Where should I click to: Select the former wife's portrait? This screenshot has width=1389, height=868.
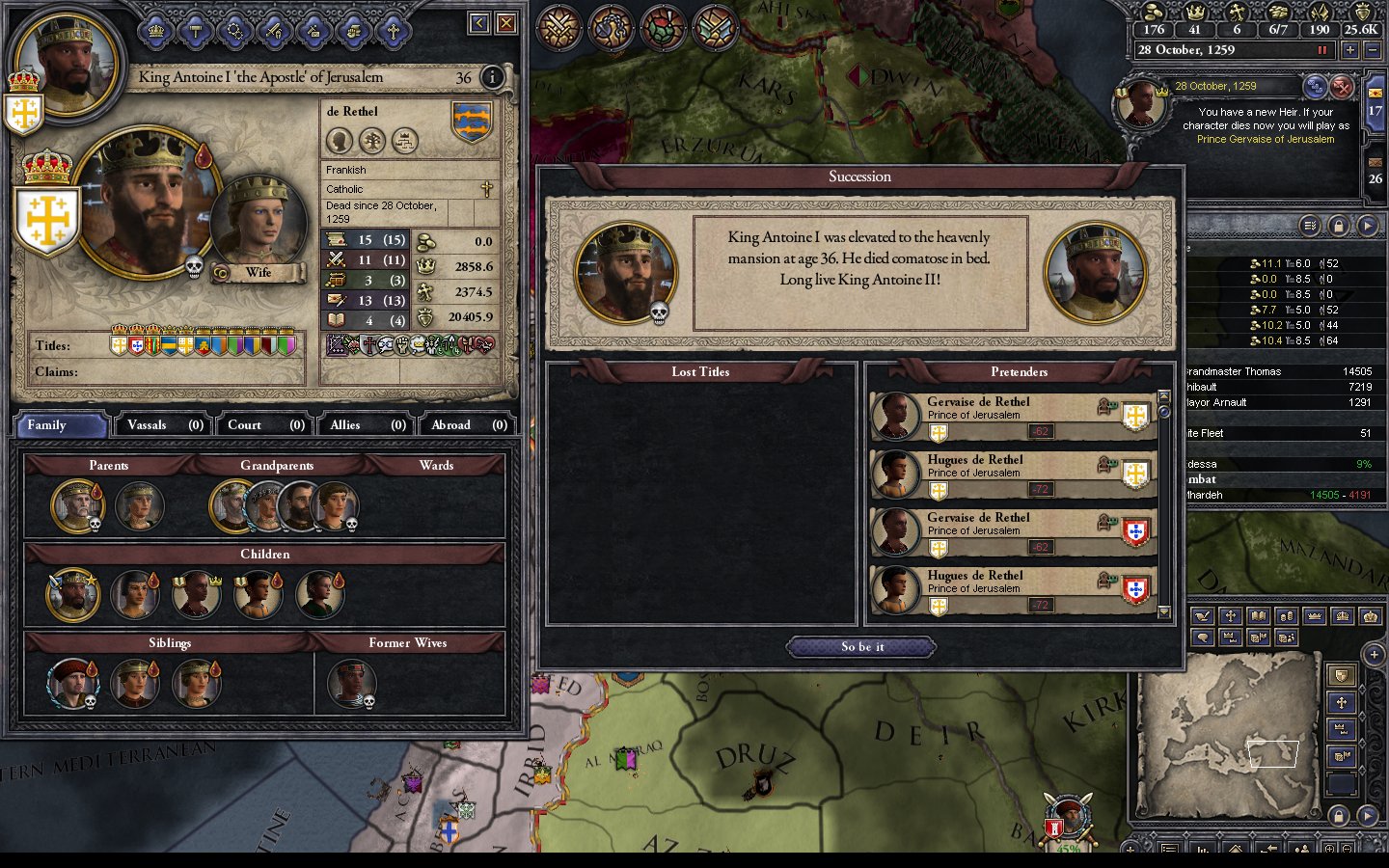pos(351,683)
